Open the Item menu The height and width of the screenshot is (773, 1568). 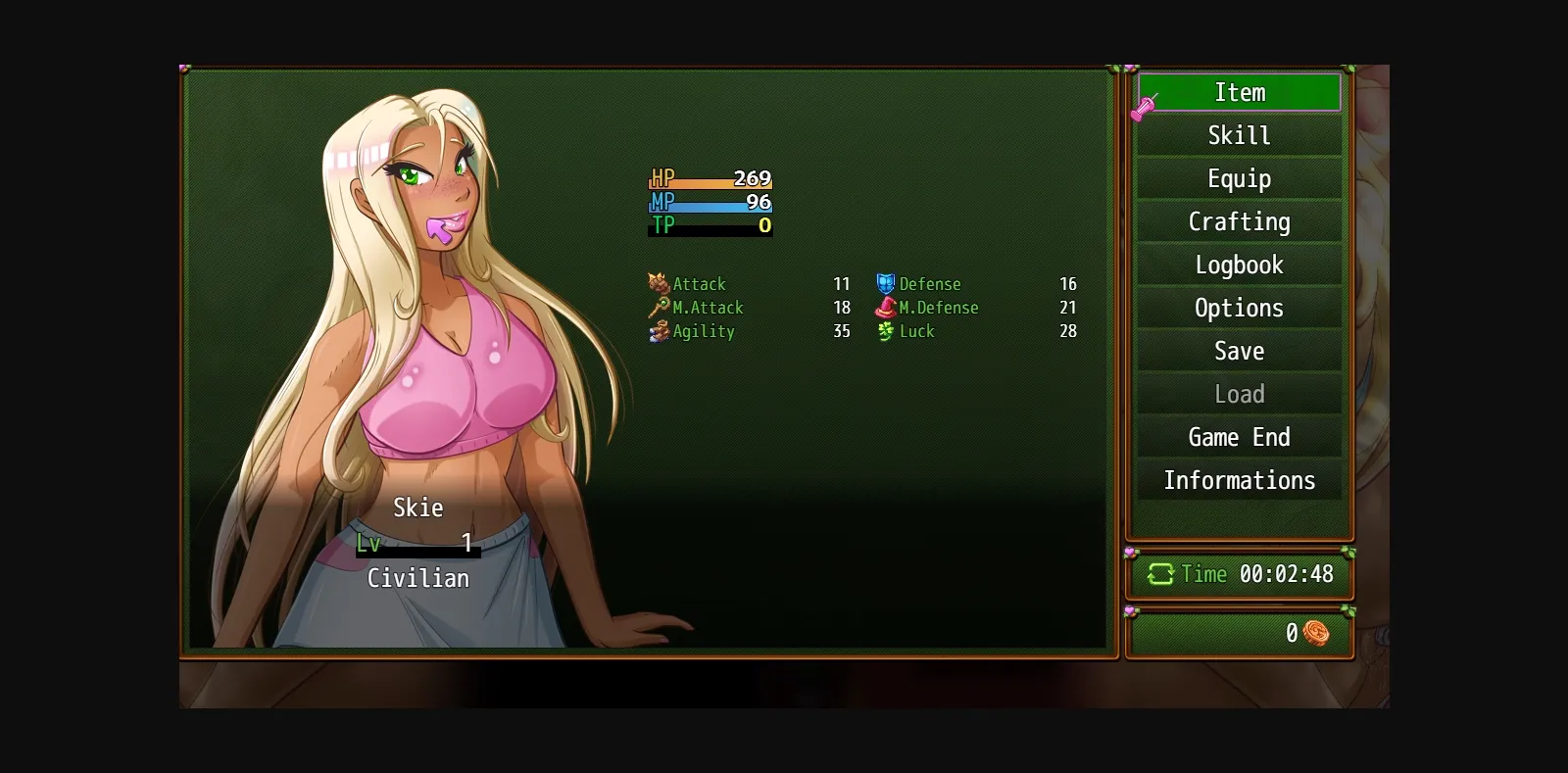pos(1239,92)
